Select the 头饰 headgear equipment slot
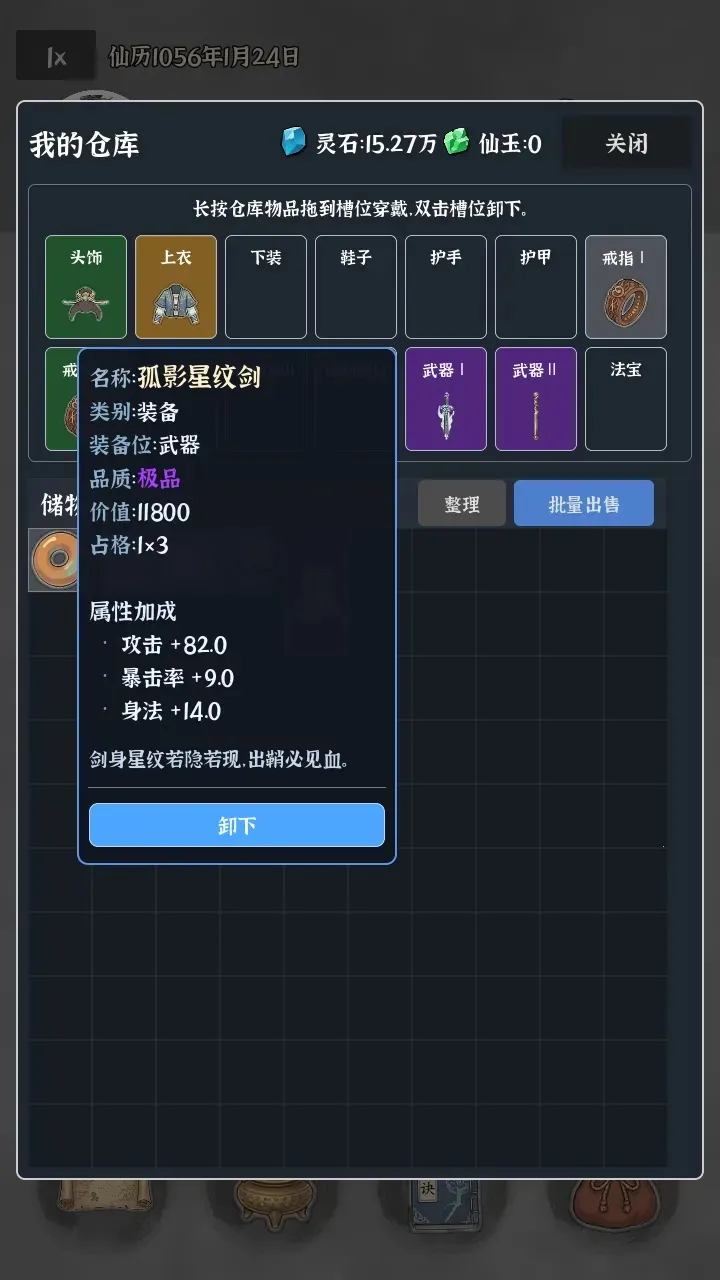This screenshot has width=720, height=1280. [x=86, y=287]
